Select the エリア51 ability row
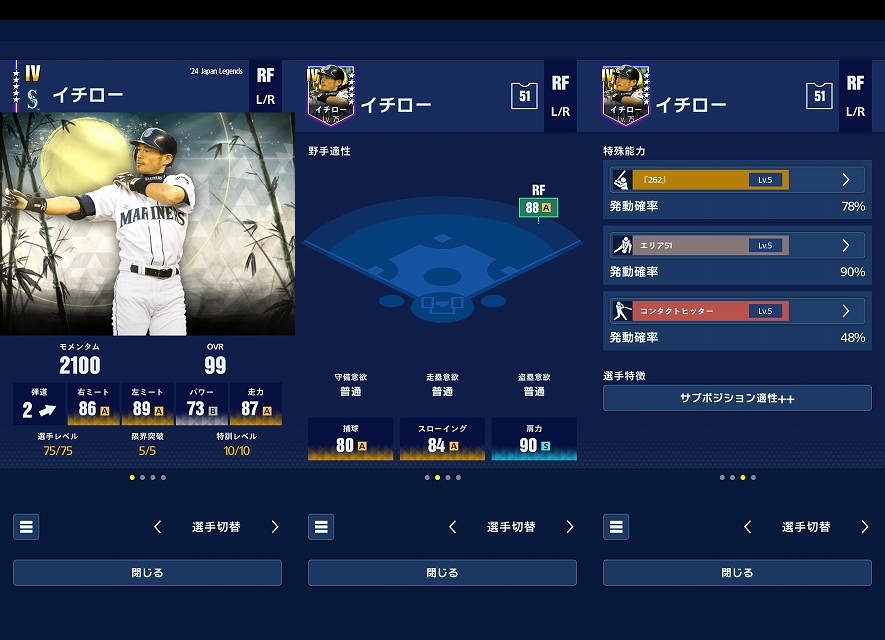Viewport: 885px width, 640px height. (x=737, y=245)
